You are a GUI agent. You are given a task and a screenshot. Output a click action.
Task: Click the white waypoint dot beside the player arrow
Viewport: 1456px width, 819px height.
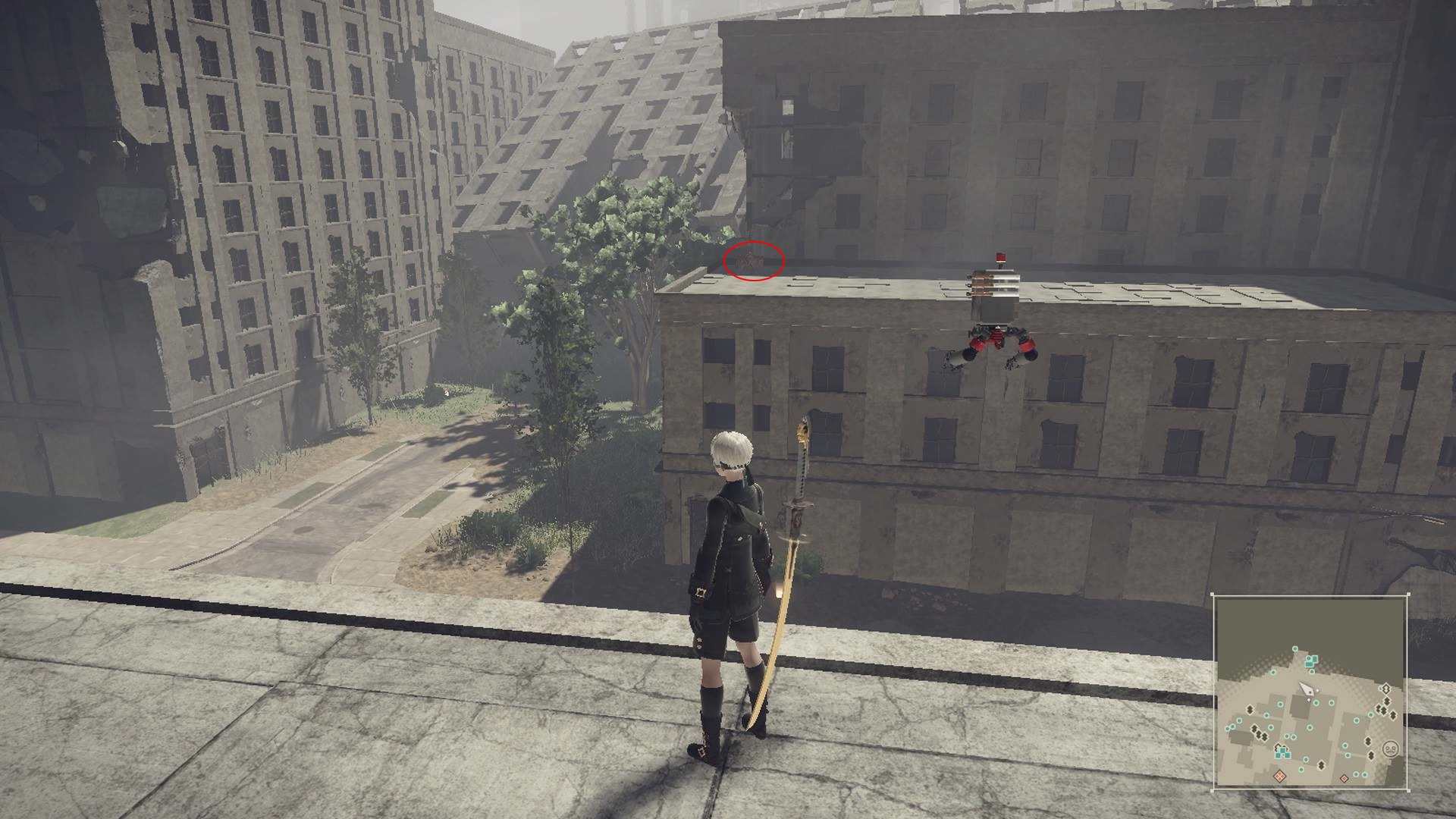click(1318, 689)
